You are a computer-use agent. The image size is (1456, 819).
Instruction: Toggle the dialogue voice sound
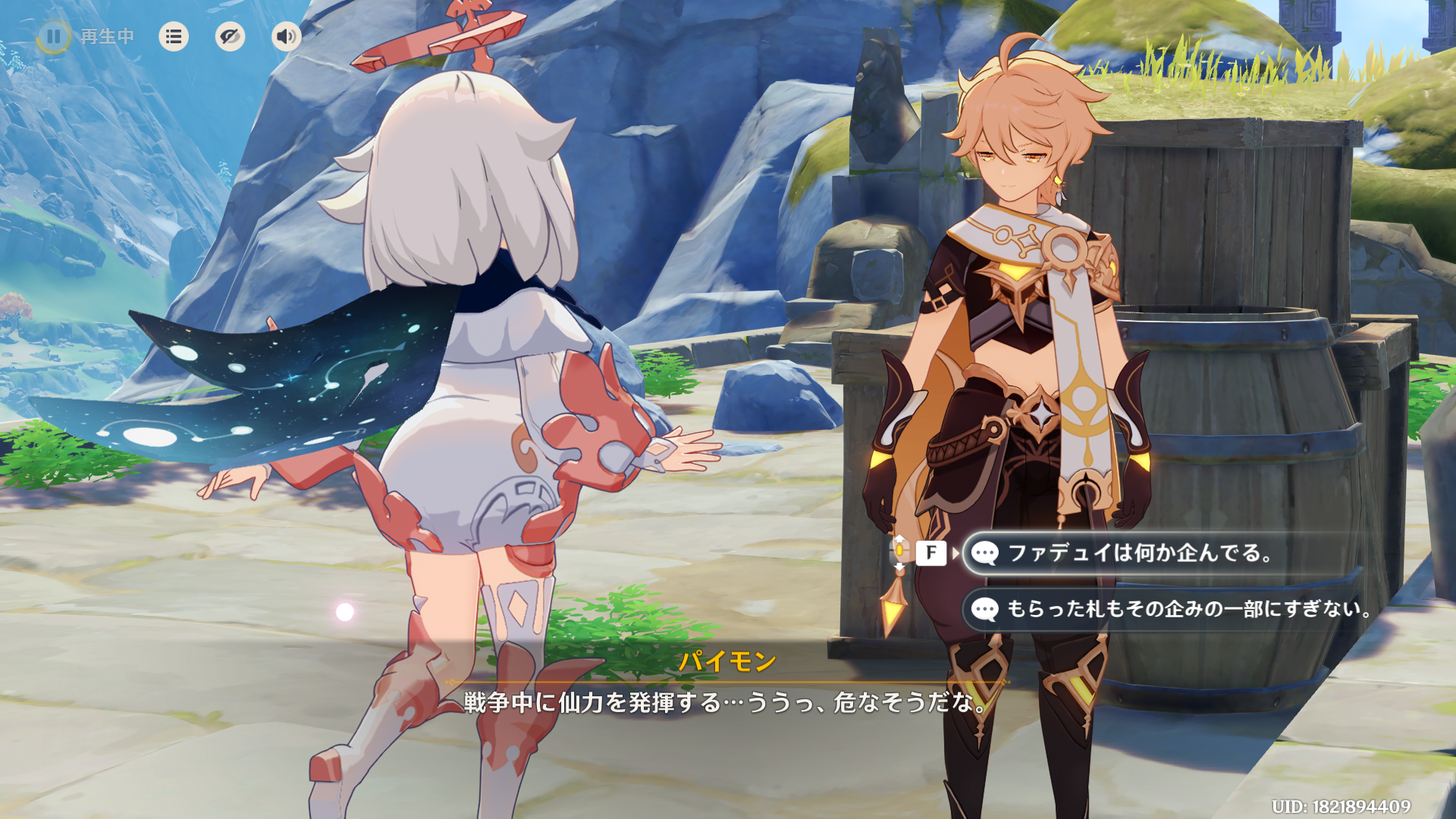coord(286,36)
